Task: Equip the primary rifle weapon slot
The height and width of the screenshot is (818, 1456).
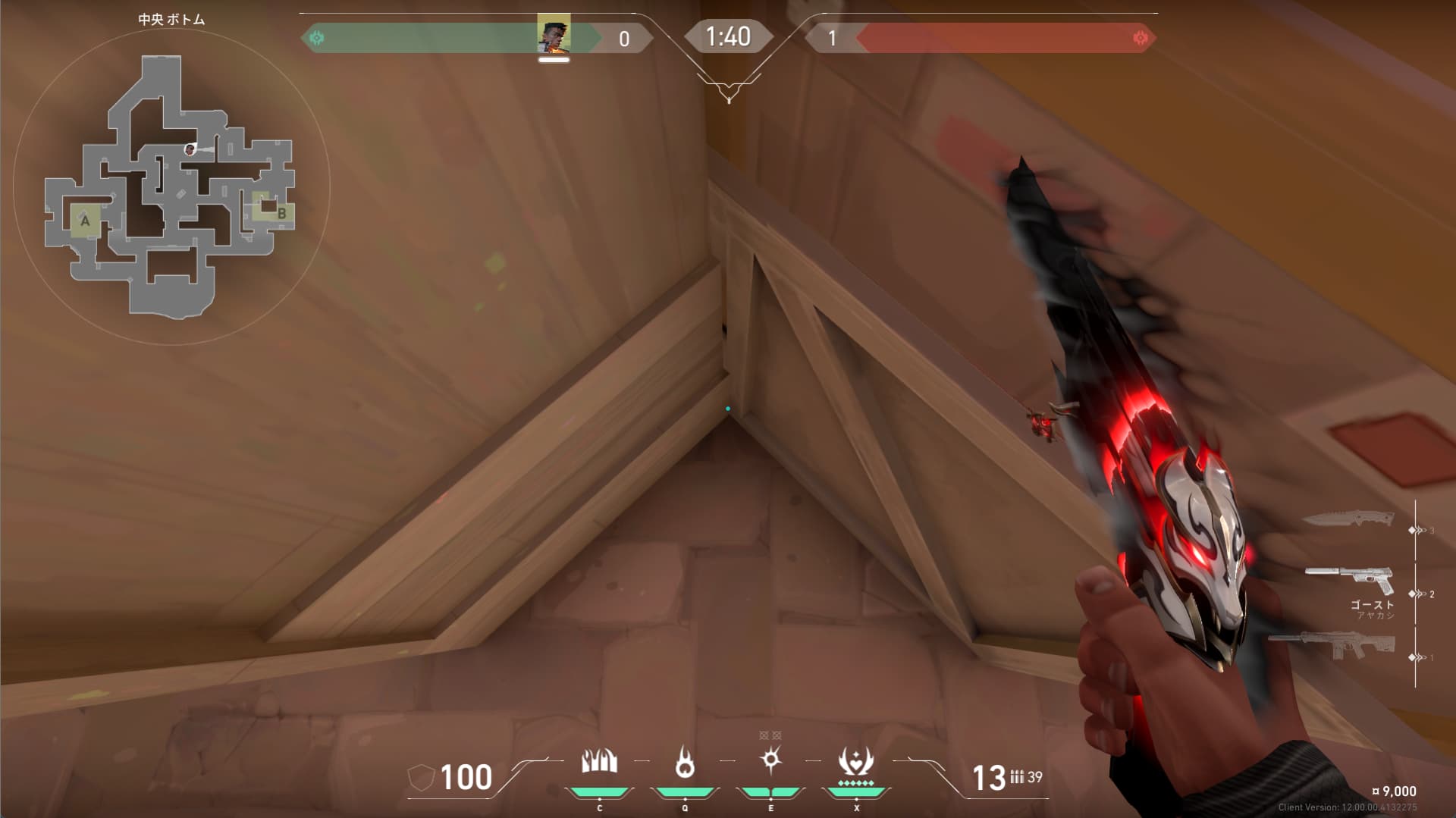Action: coord(1331,645)
